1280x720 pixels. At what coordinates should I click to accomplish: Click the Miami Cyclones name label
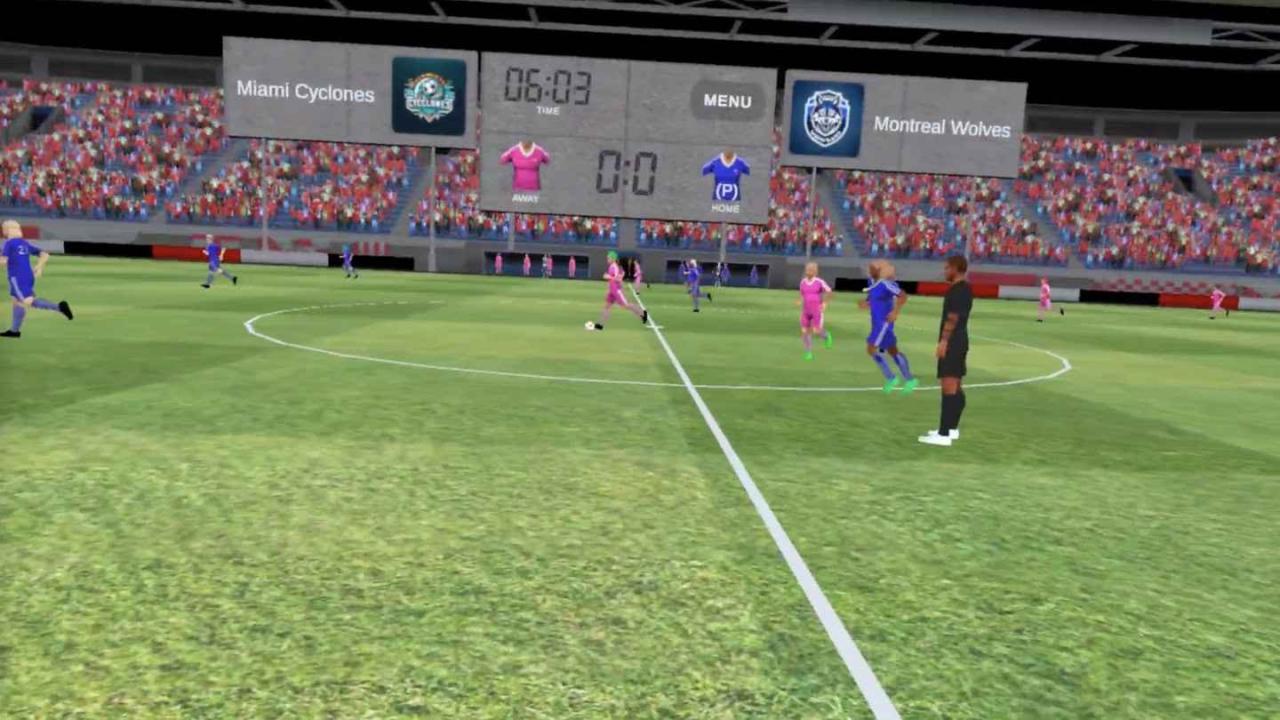[305, 92]
